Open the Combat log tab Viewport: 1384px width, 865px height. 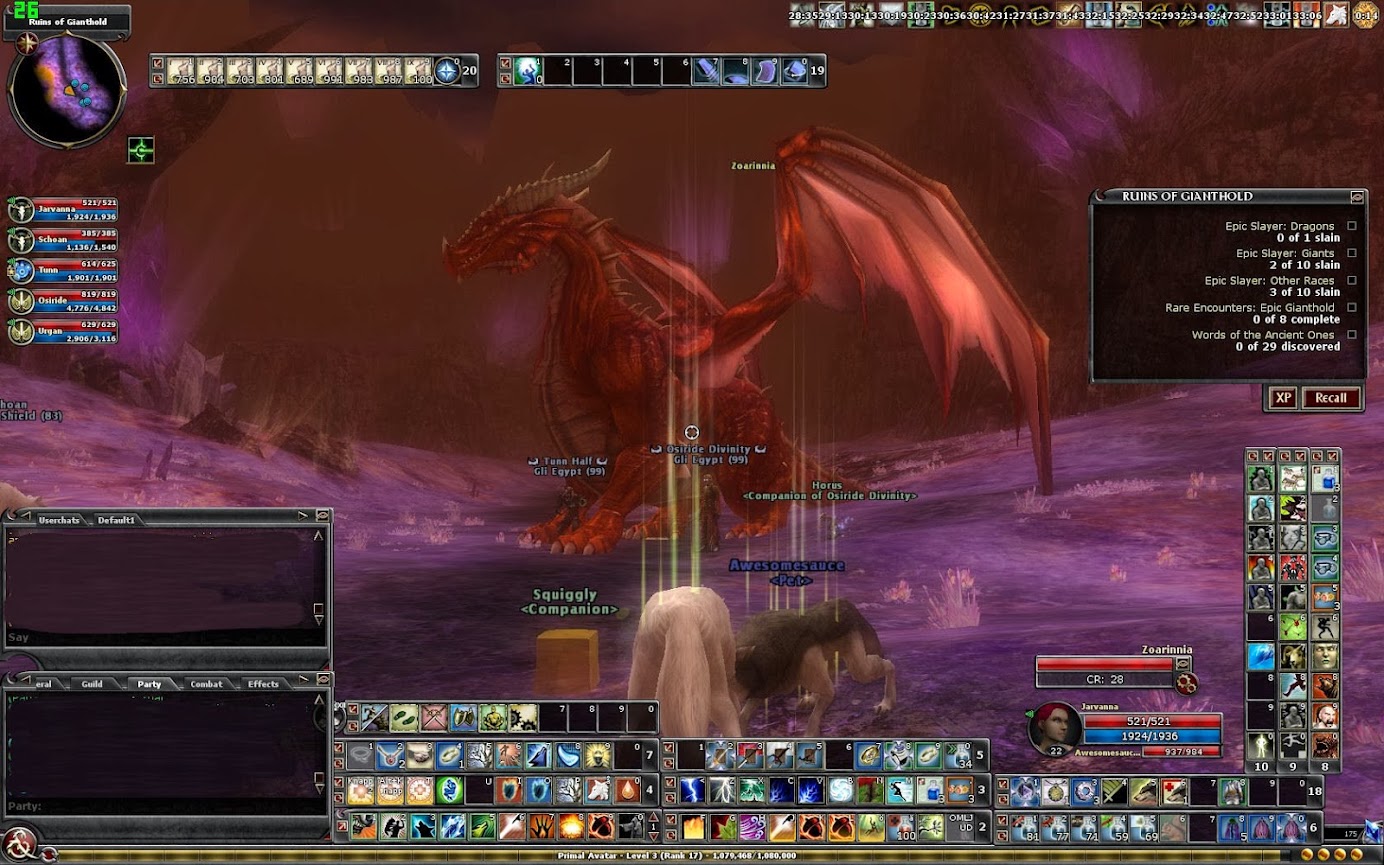(206, 684)
